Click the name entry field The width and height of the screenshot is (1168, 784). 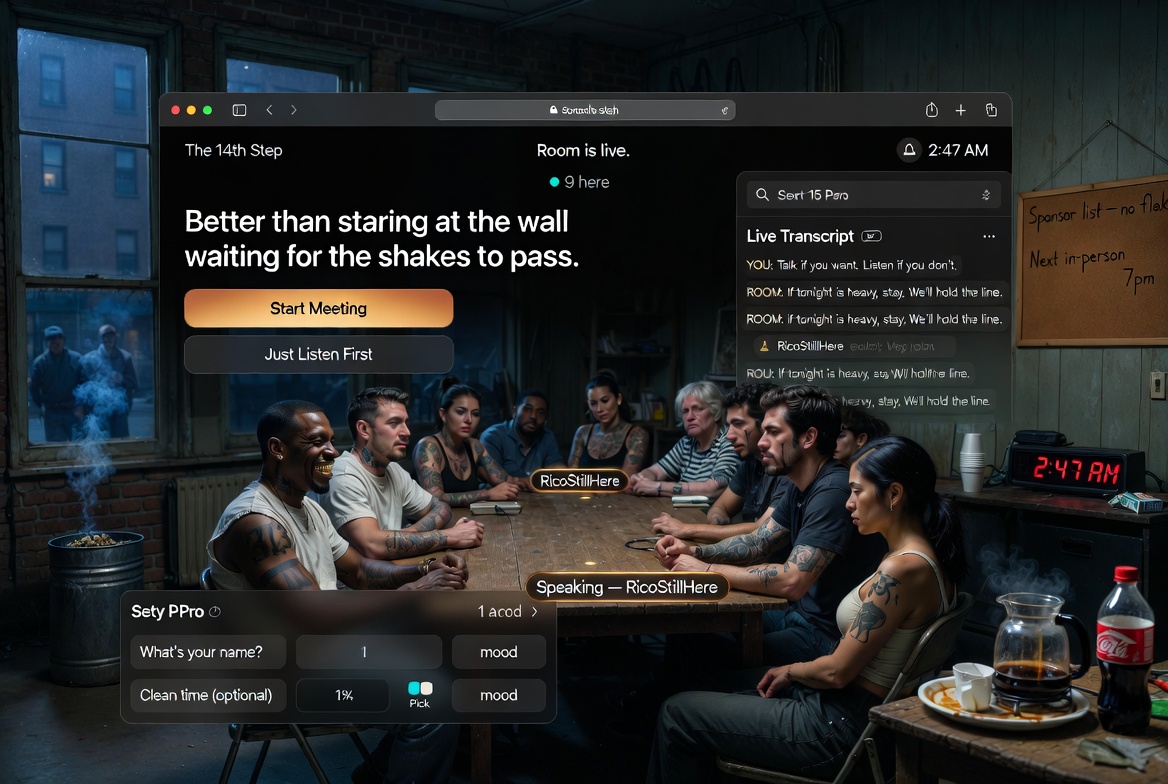(369, 652)
